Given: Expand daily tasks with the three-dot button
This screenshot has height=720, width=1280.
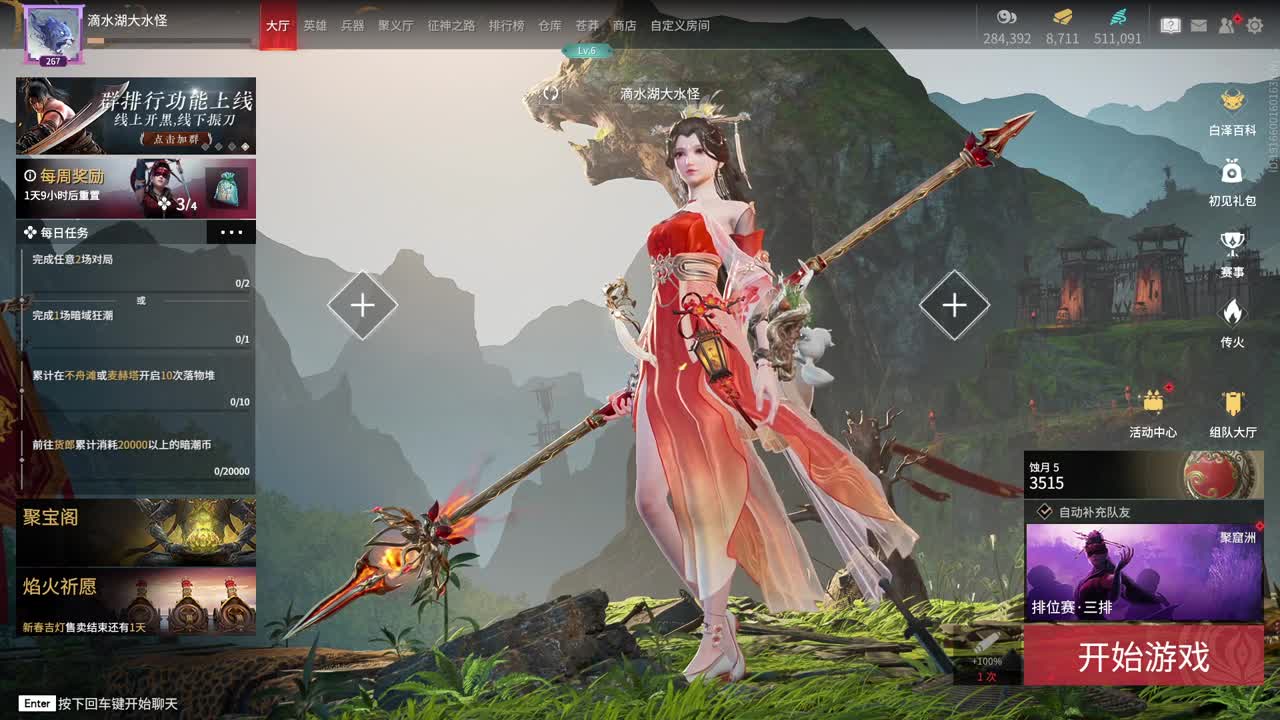Looking at the screenshot, I should click(x=231, y=233).
